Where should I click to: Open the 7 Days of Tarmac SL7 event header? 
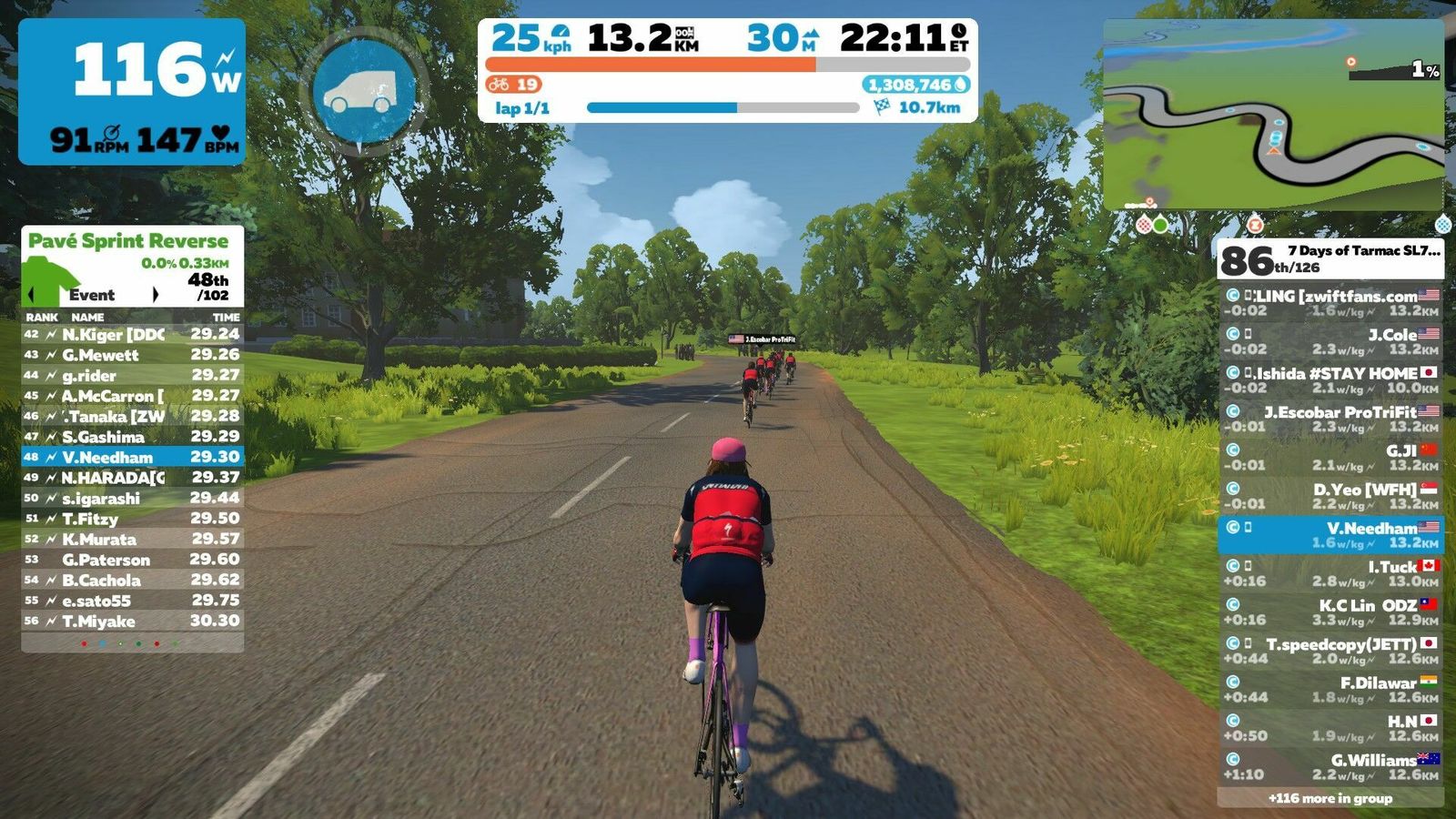(1330, 259)
